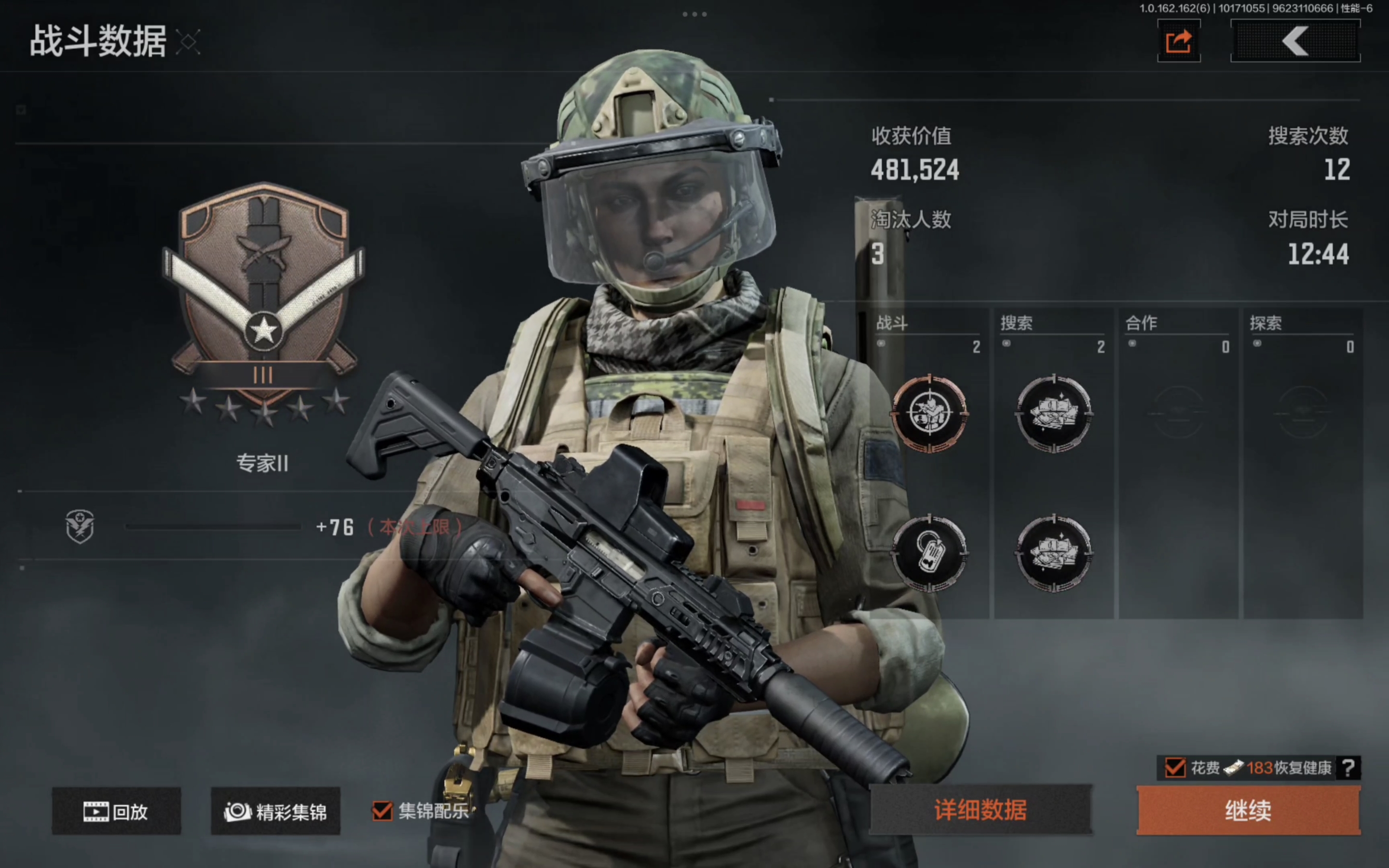
Task: Continue with the orange 继续 button
Action: coord(1248,810)
